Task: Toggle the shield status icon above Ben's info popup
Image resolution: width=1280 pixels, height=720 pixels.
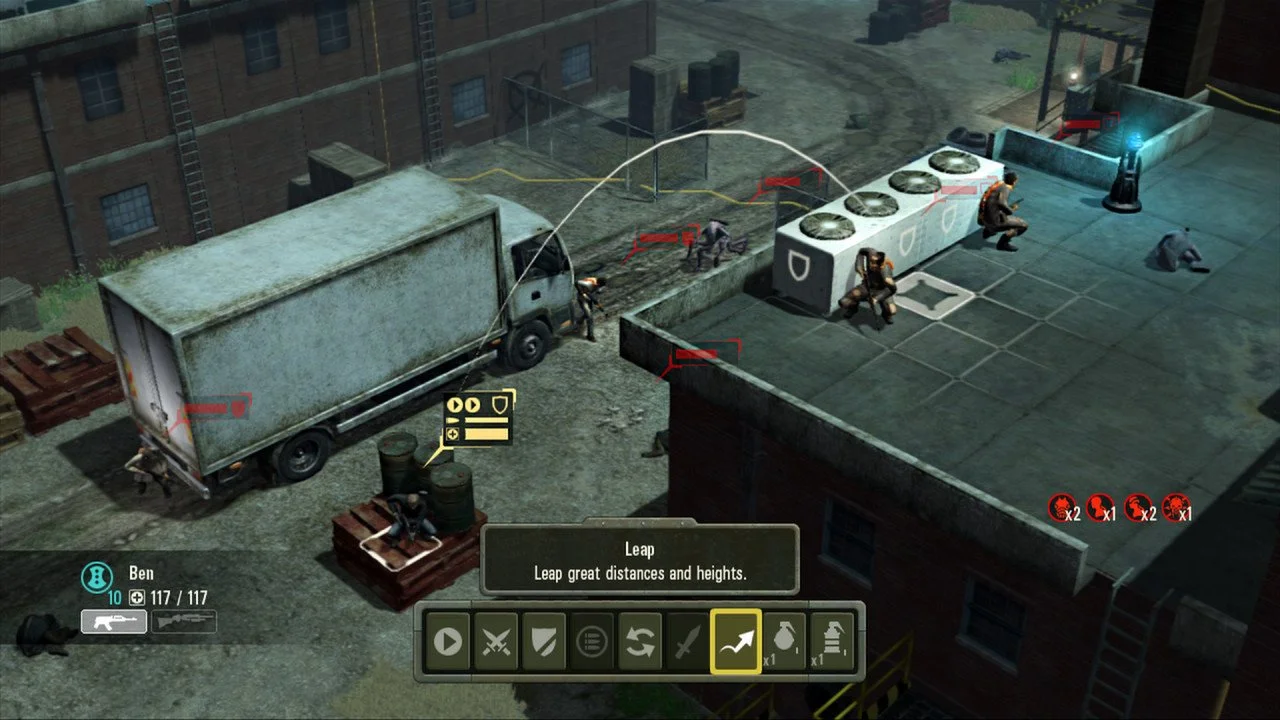Action: click(x=499, y=404)
